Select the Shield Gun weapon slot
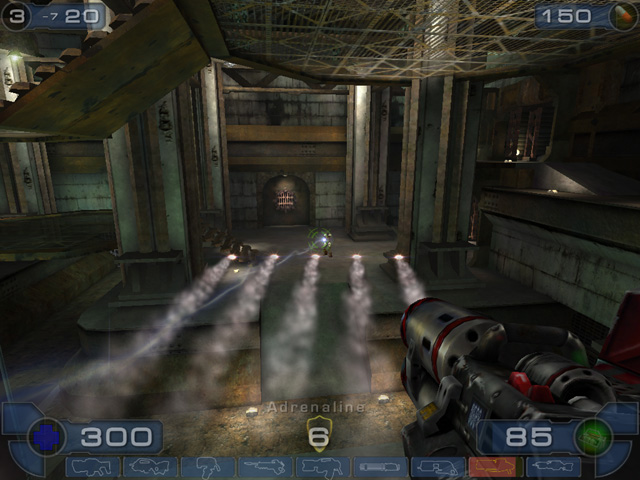The height and width of the screenshot is (480, 640). tap(94, 466)
